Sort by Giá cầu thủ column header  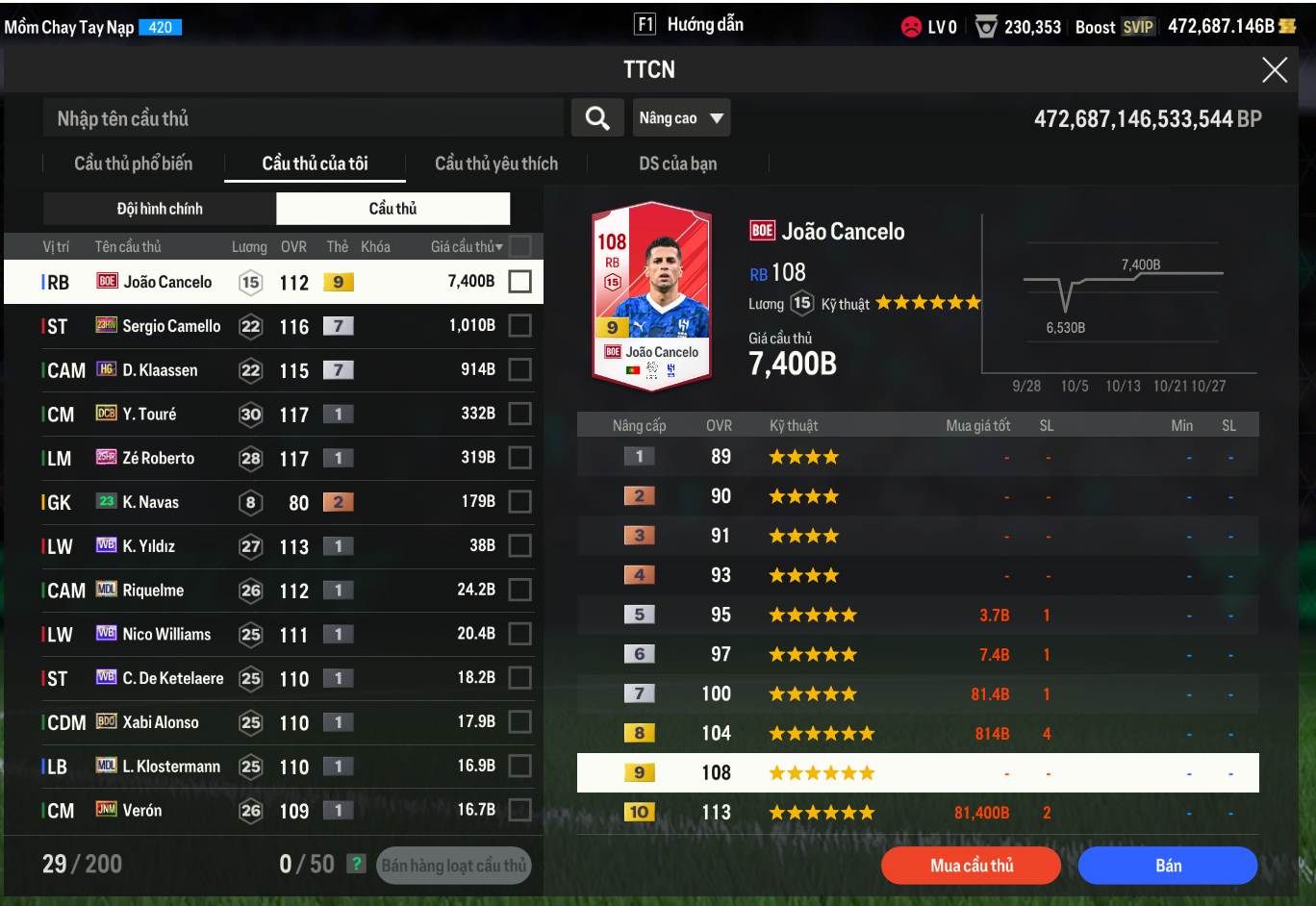466,247
